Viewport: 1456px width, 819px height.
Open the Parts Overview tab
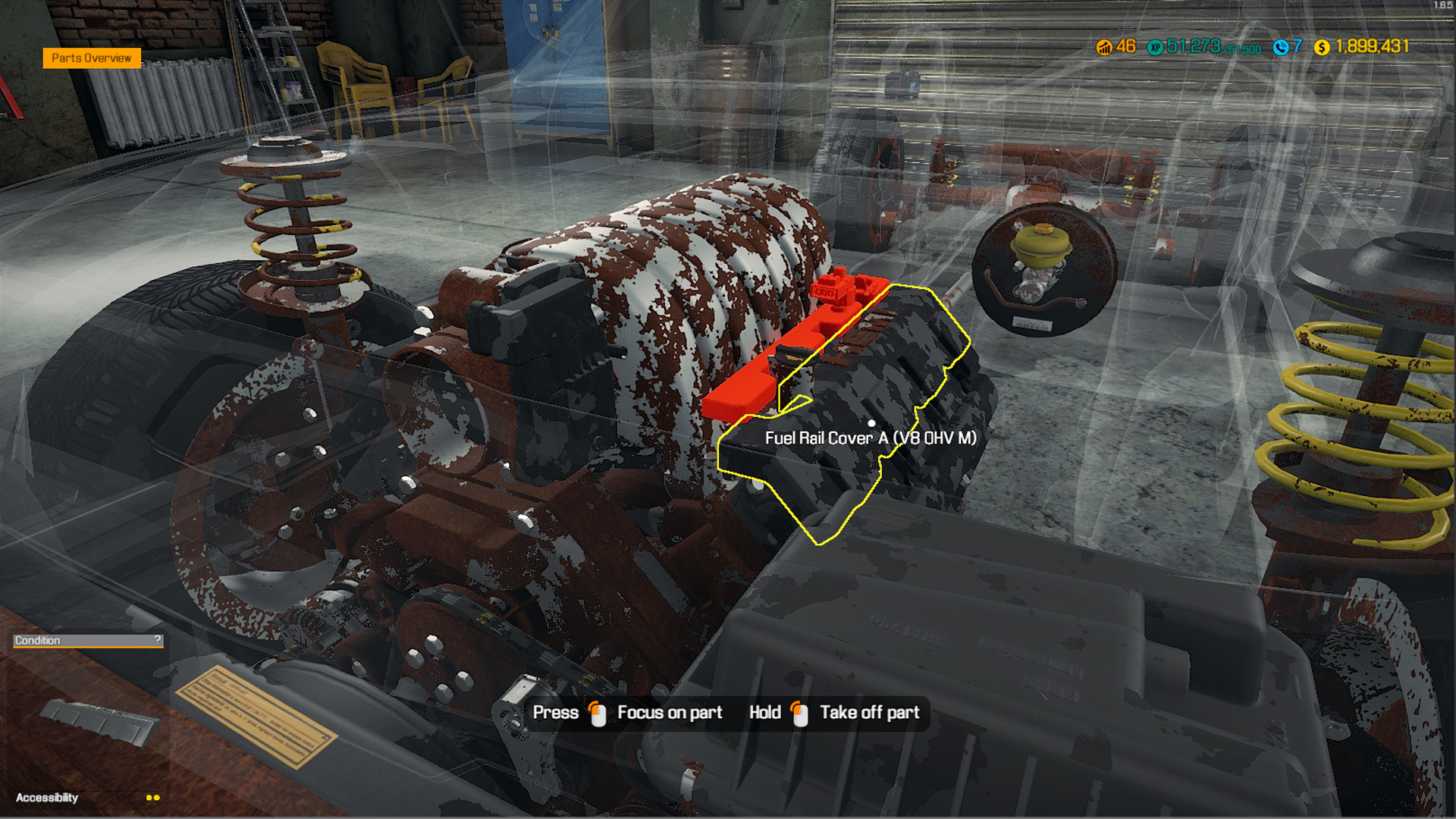[x=91, y=58]
